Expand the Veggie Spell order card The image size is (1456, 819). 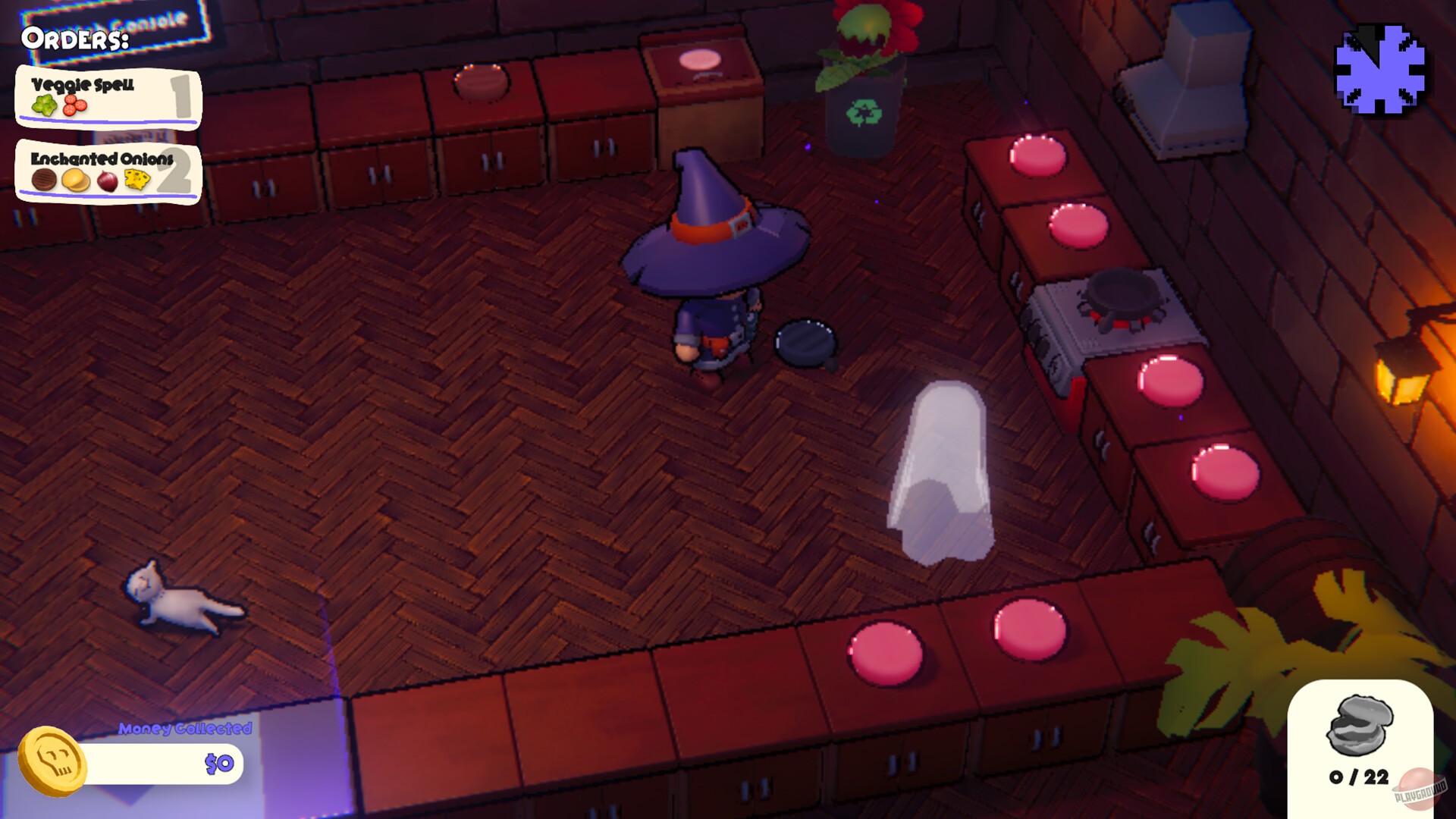pos(108,97)
